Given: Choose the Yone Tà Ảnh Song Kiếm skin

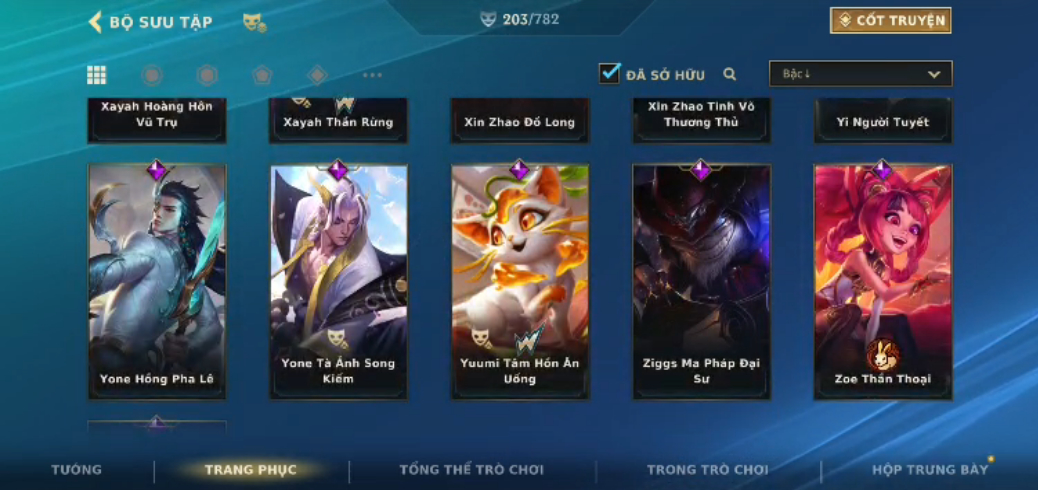Looking at the screenshot, I should tap(338, 281).
